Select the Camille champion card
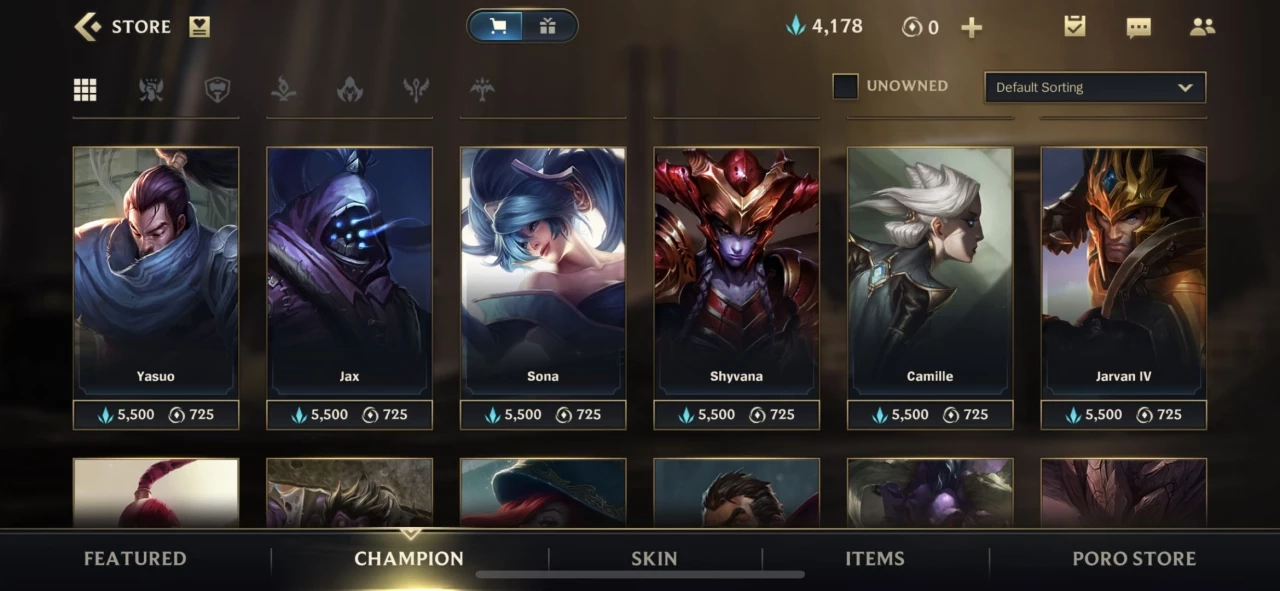The image size is (1280, 591). tap(930, 270)
